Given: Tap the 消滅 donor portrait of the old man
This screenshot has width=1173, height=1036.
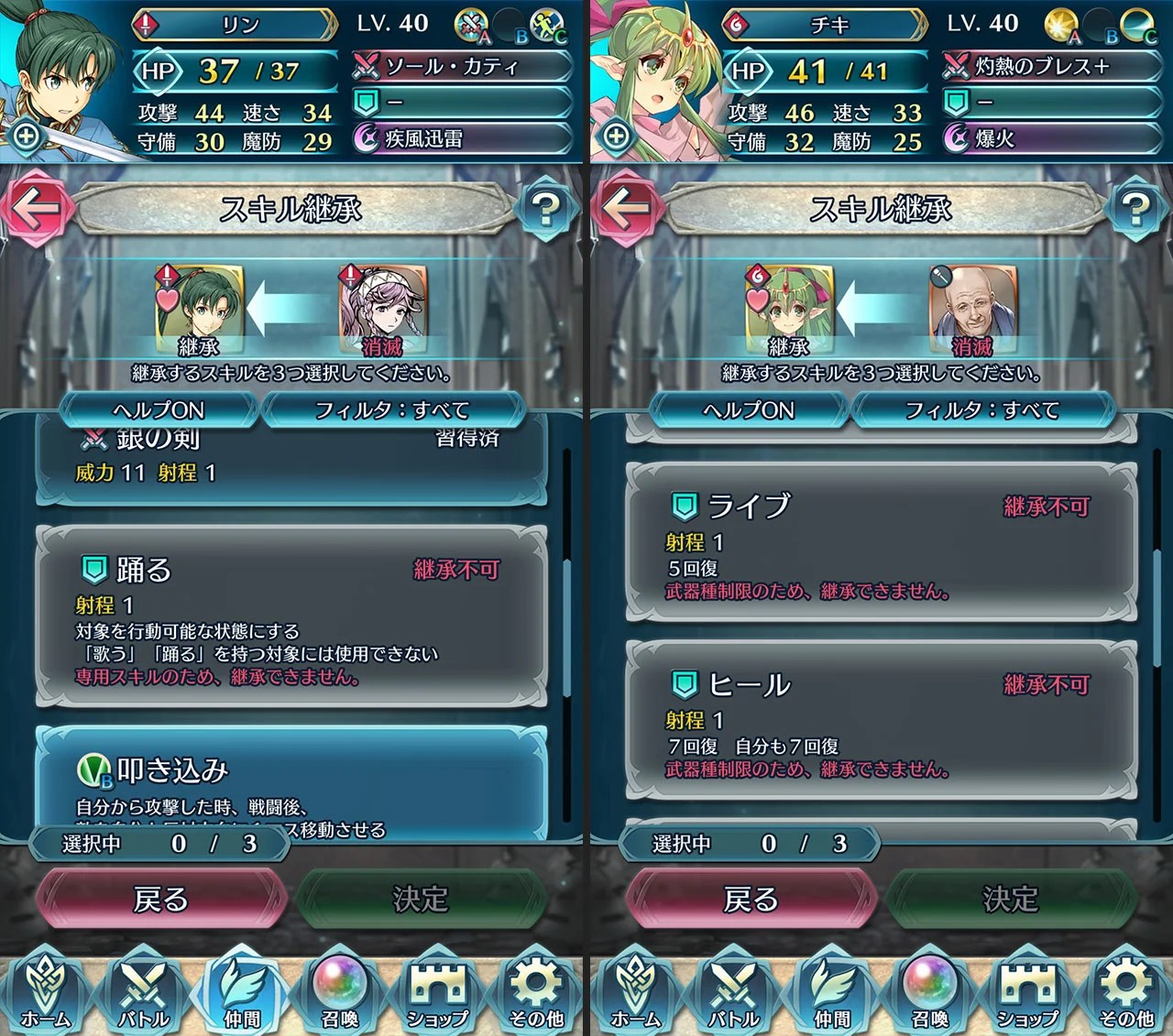Looking at the screenshot, I should [973, 307].
